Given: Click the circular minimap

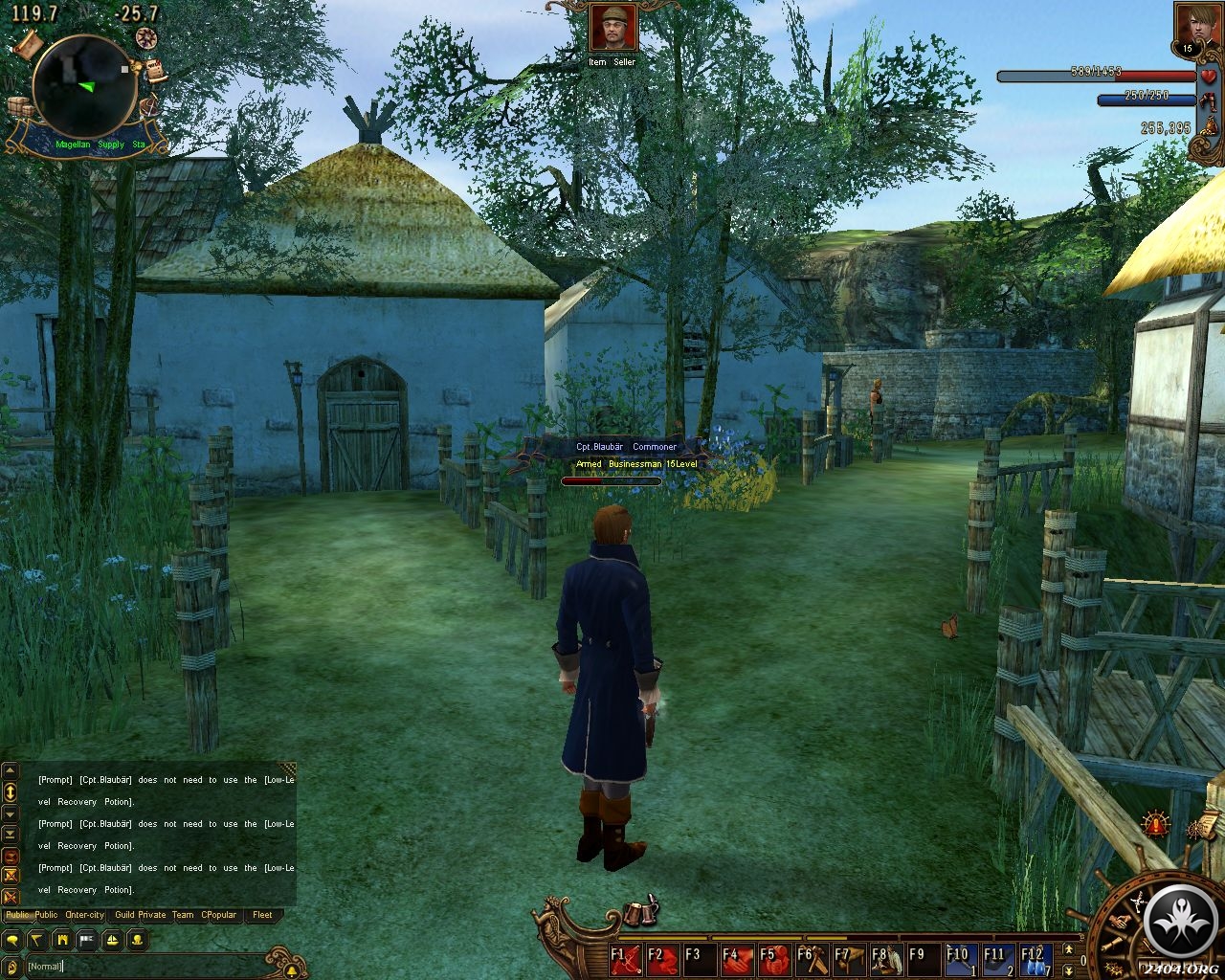Looking at the screenshot, I should [x=83, y=85].
